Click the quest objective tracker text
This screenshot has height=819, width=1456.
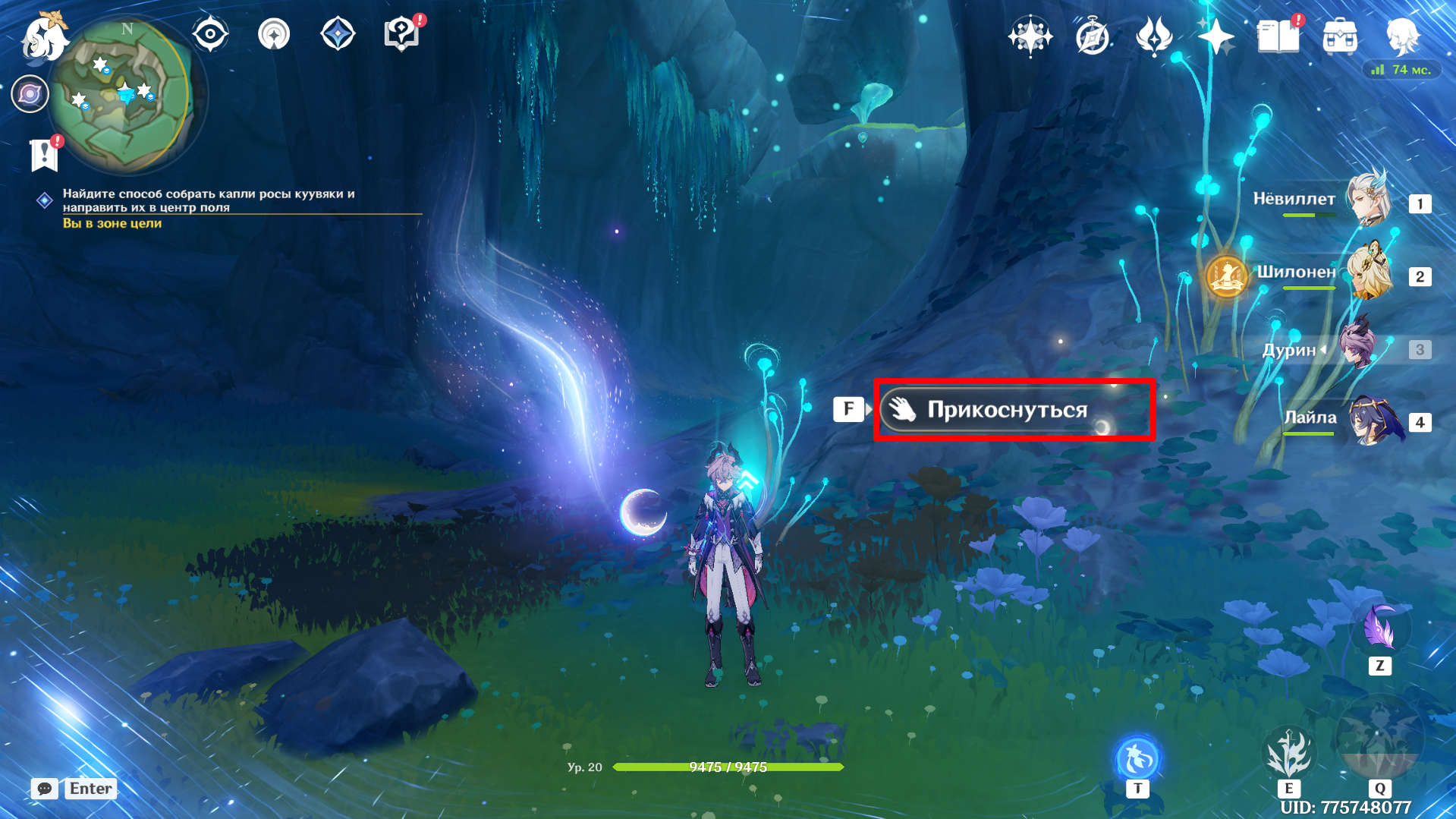(x=209, y=200)
